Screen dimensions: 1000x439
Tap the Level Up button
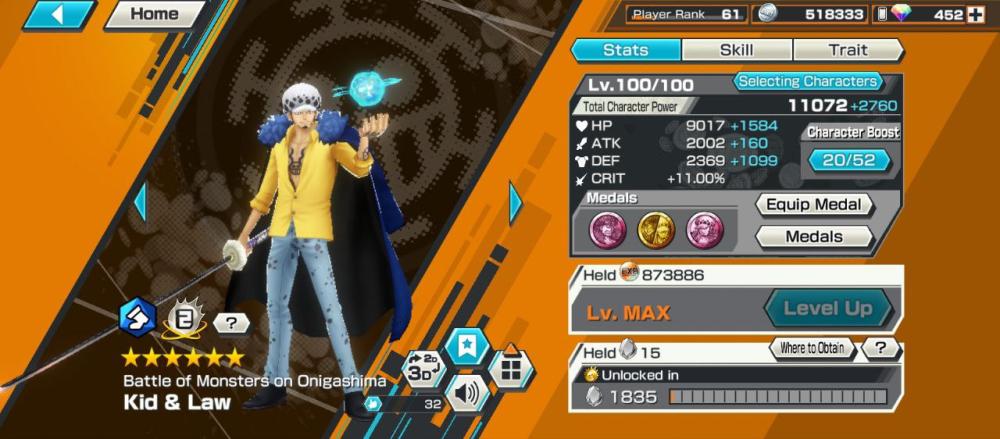click(x=827, y=308)
